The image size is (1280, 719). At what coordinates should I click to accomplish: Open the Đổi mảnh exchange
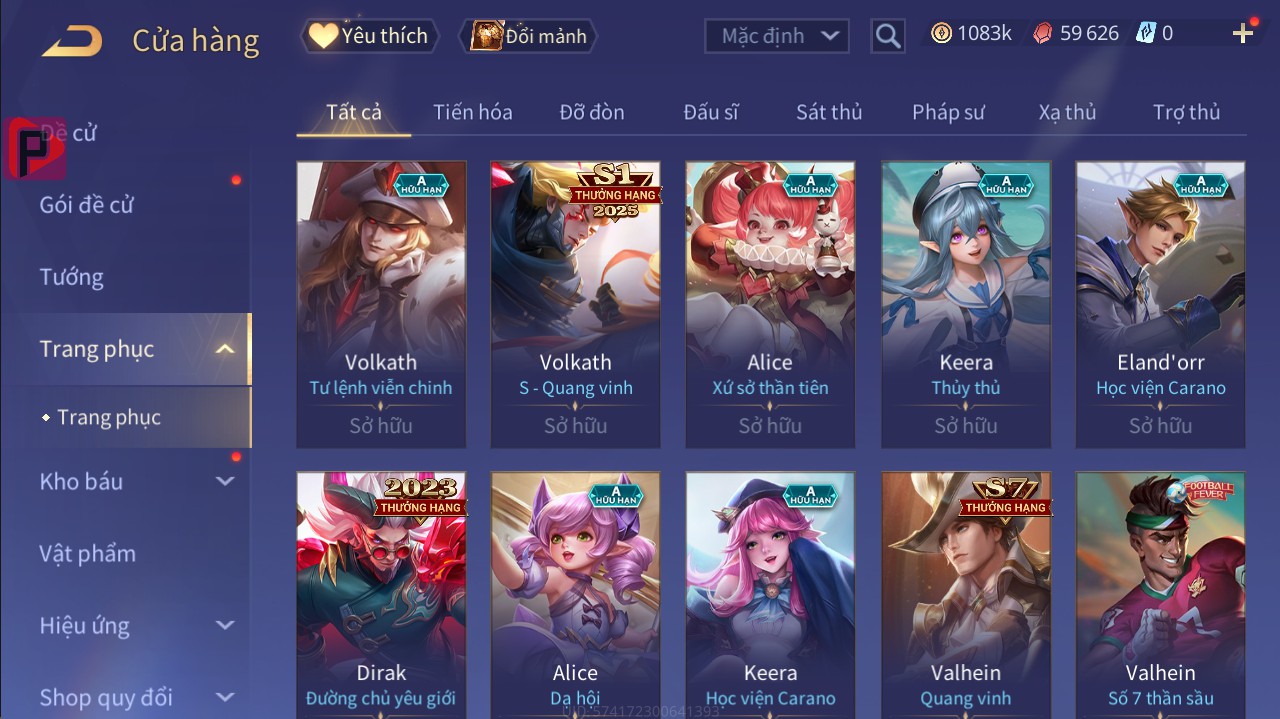tap(528, 36)
